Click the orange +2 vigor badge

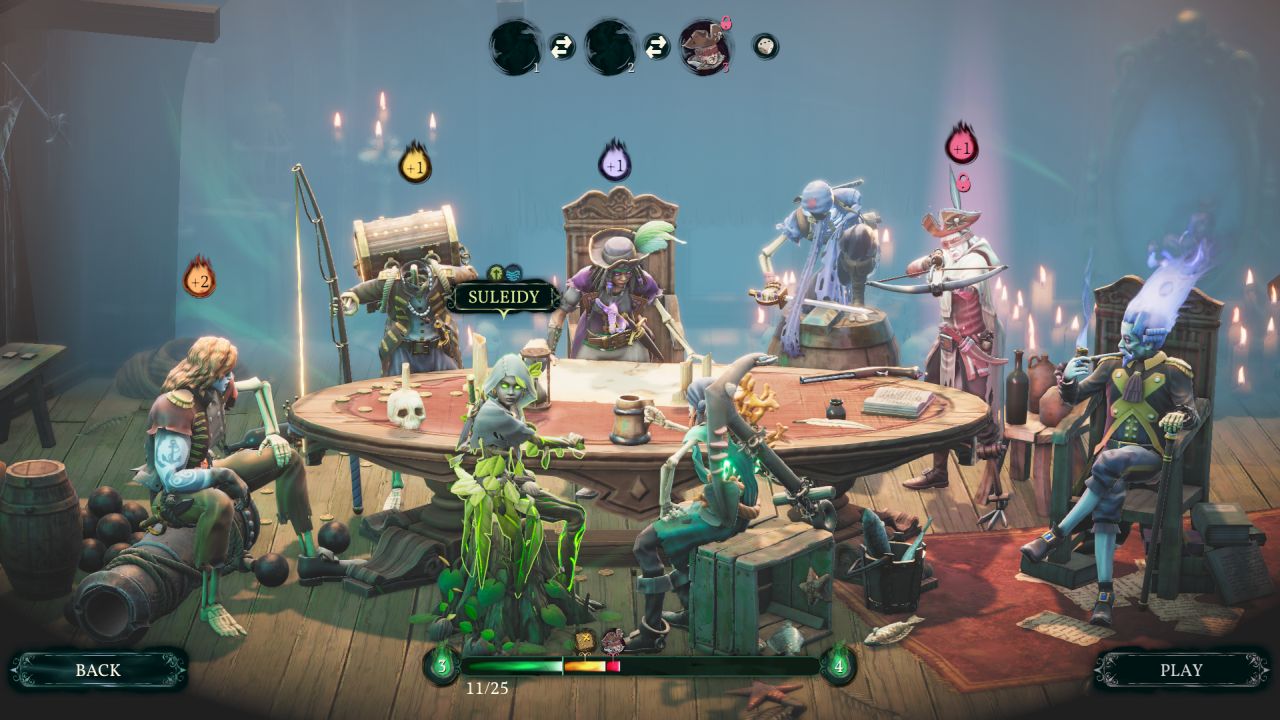point(199,279)
